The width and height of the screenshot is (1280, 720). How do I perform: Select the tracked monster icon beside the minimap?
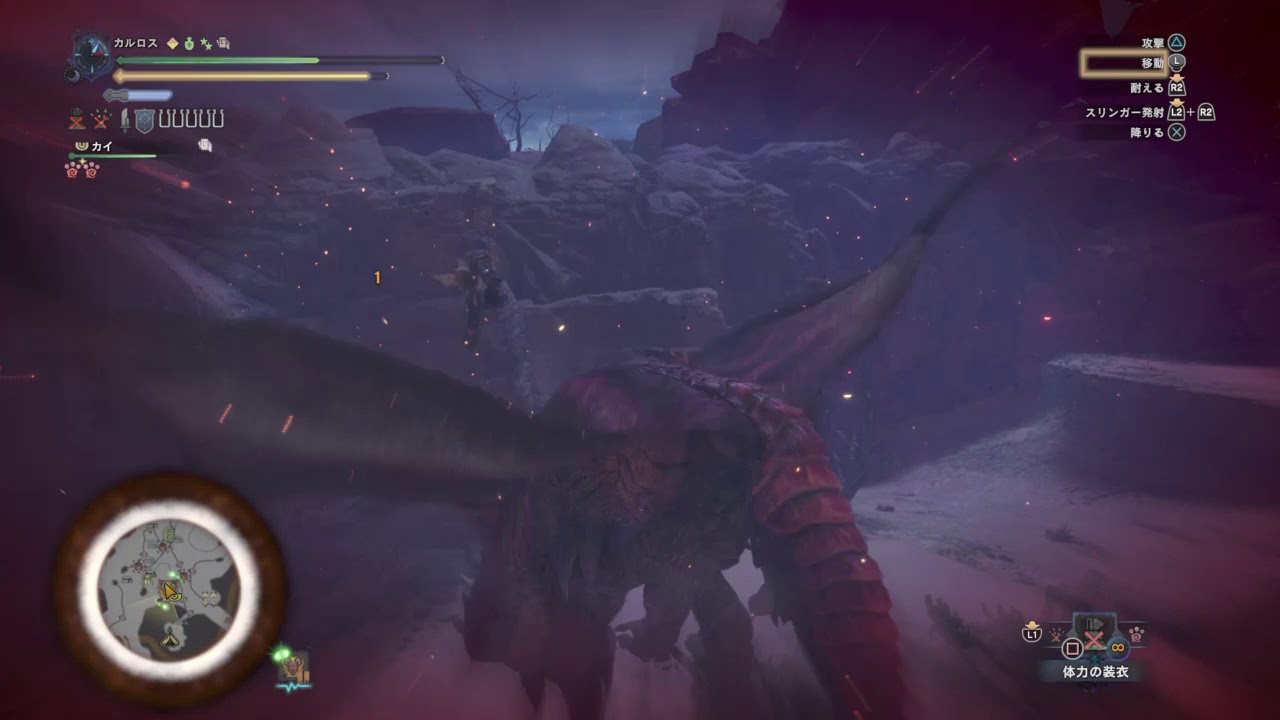click(294, 667)
